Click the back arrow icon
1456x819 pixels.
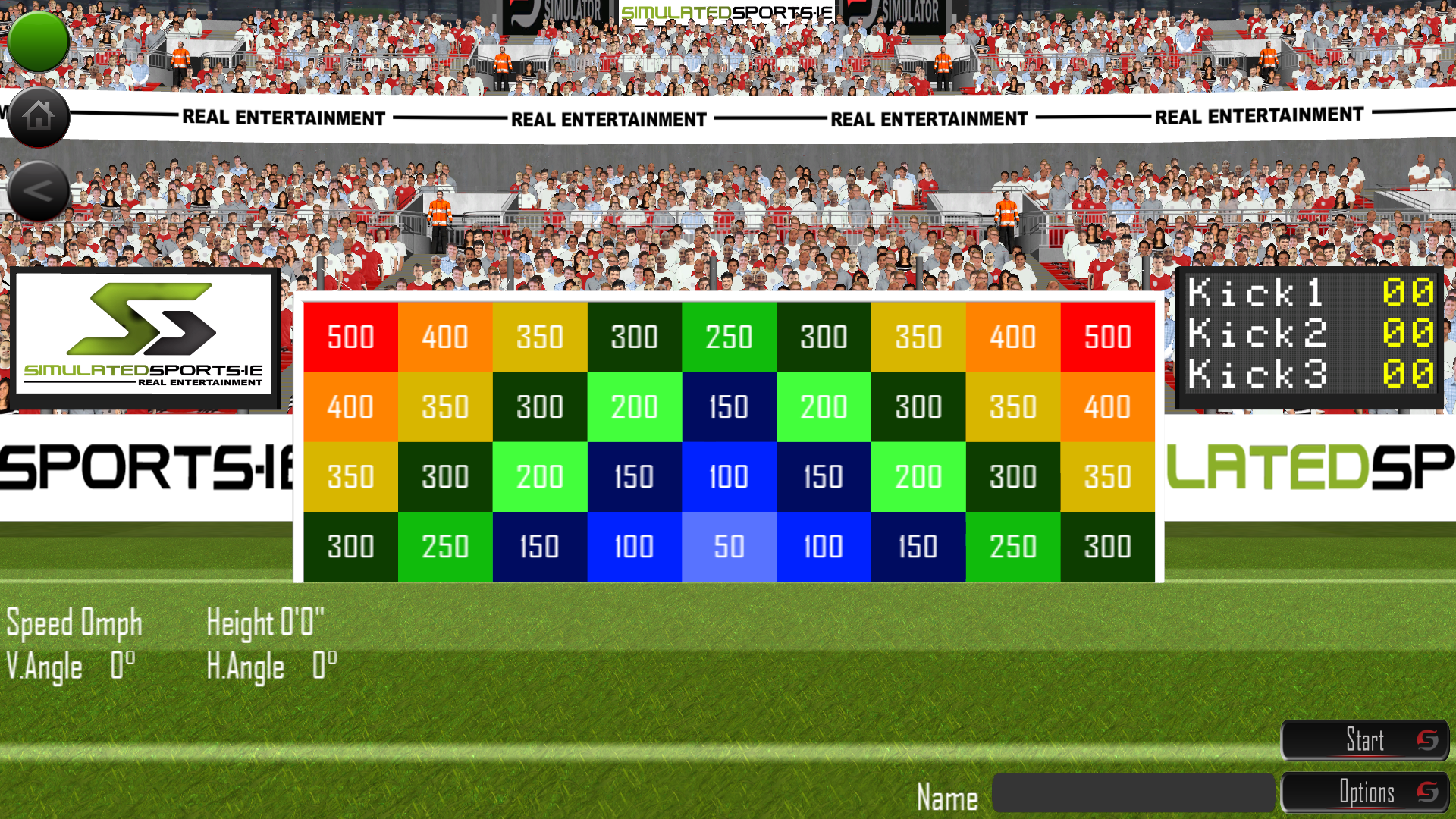(38, 190)
